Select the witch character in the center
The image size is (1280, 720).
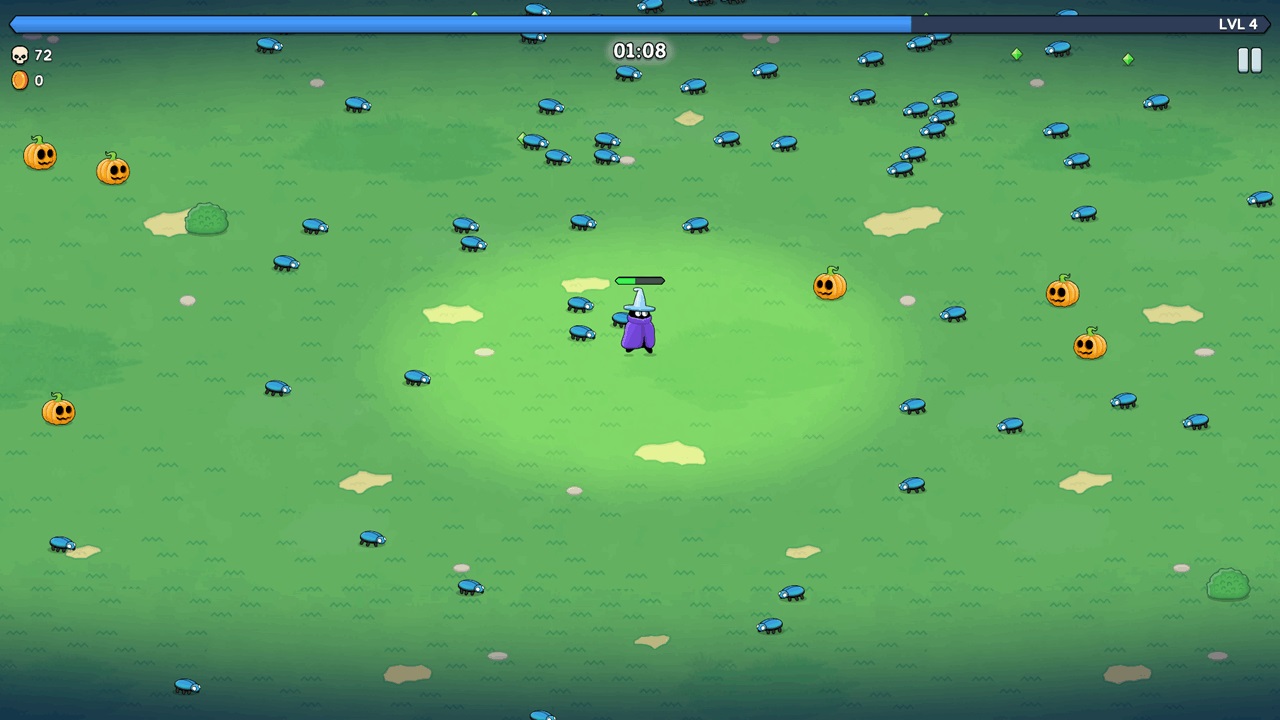click(x=639, y=330)
